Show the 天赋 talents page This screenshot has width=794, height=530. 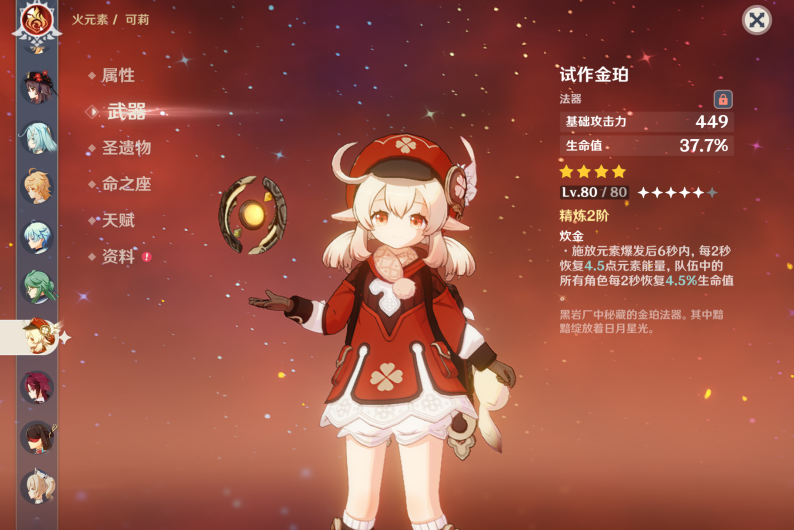tap(118, 219)
